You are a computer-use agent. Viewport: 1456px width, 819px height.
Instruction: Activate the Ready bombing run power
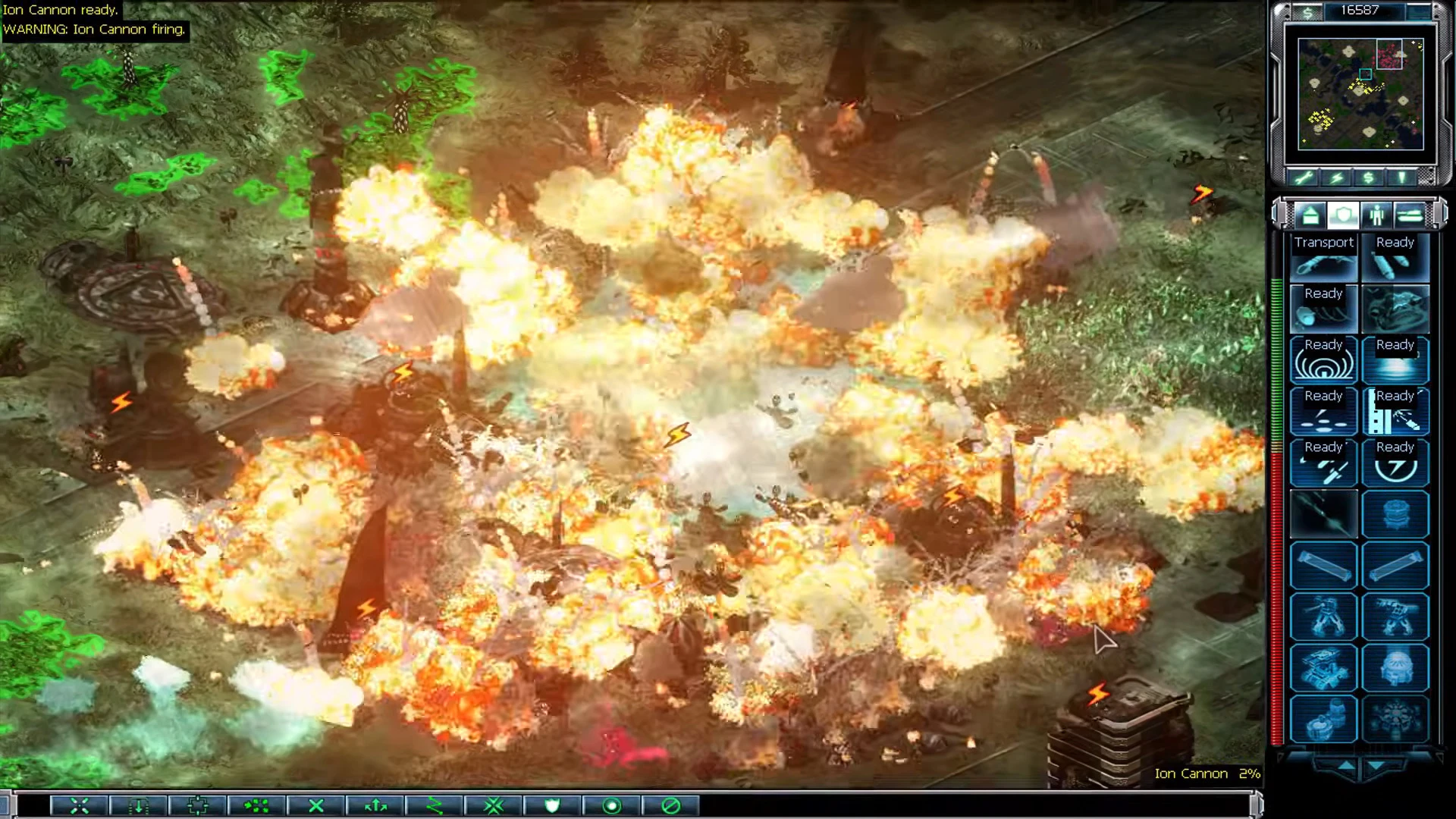tap(1395, 258)
